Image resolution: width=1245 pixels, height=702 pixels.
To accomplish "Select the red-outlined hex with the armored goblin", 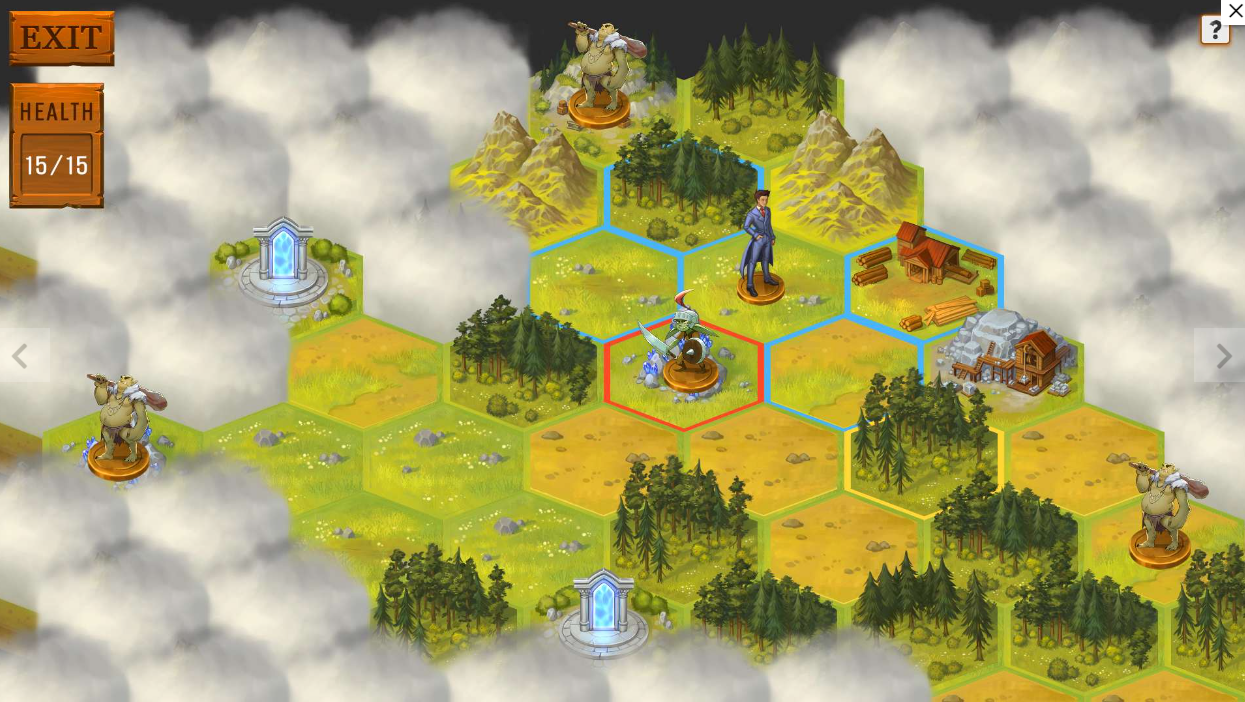I will click(684, 372).
